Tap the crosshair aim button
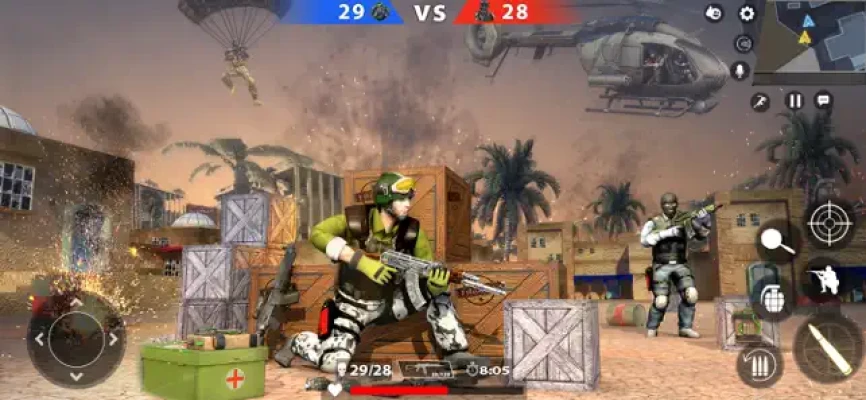Screen dimensions: 866x400 click(x=830, y=223)
